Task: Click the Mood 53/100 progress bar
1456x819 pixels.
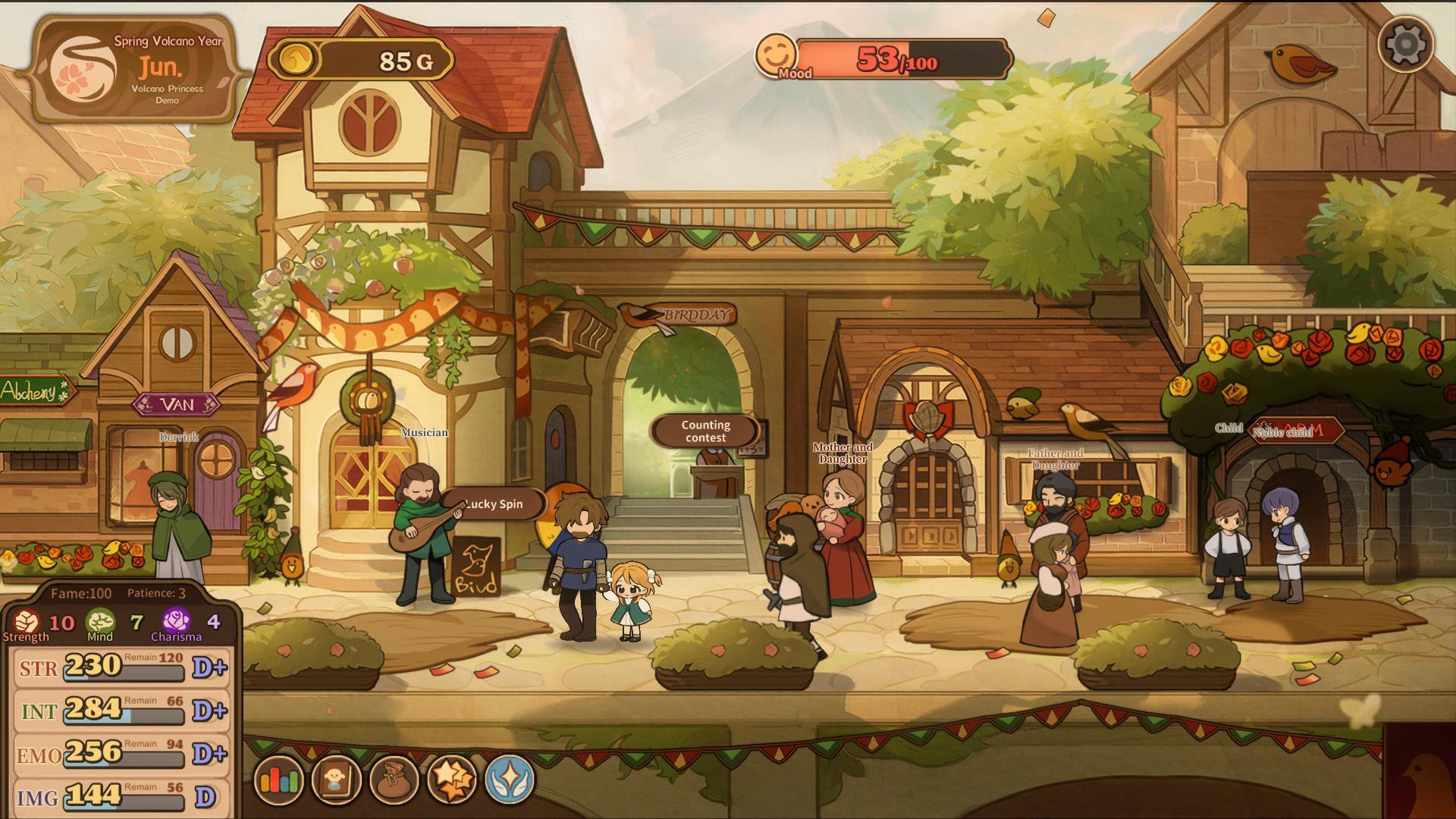Action: point(902,59)
